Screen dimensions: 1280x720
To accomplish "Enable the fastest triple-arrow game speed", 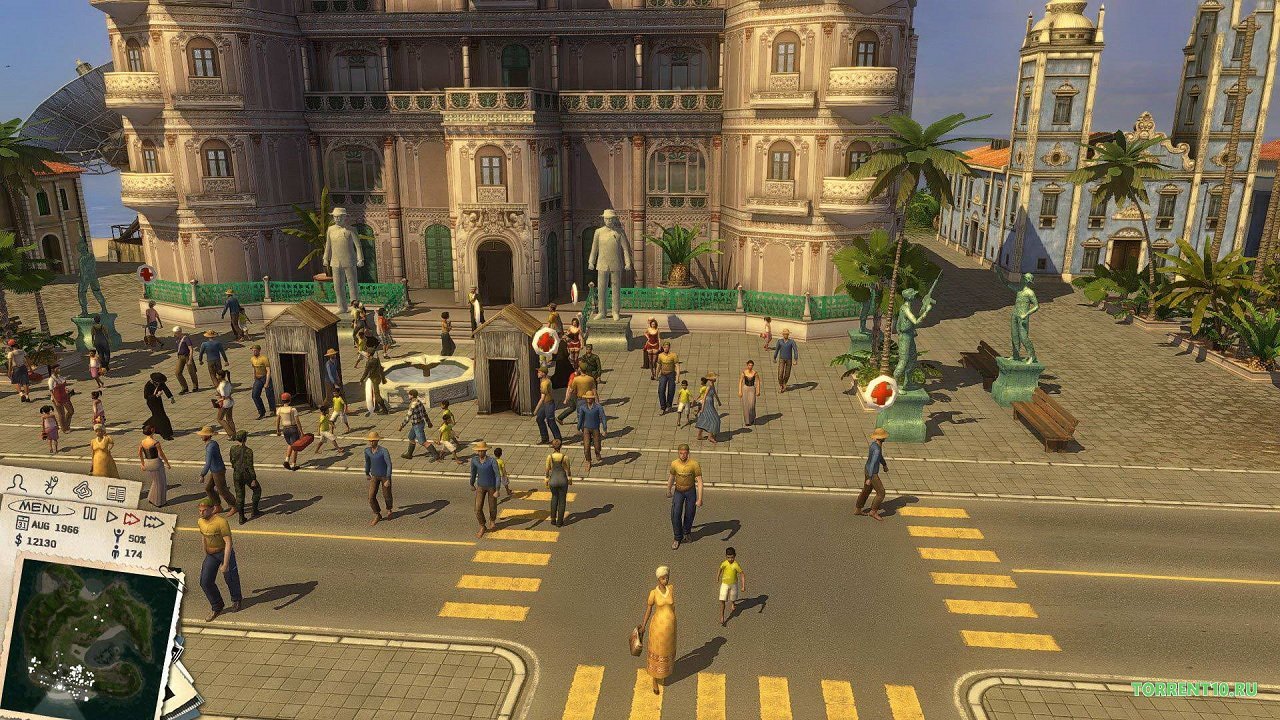I will pos(155,522).
